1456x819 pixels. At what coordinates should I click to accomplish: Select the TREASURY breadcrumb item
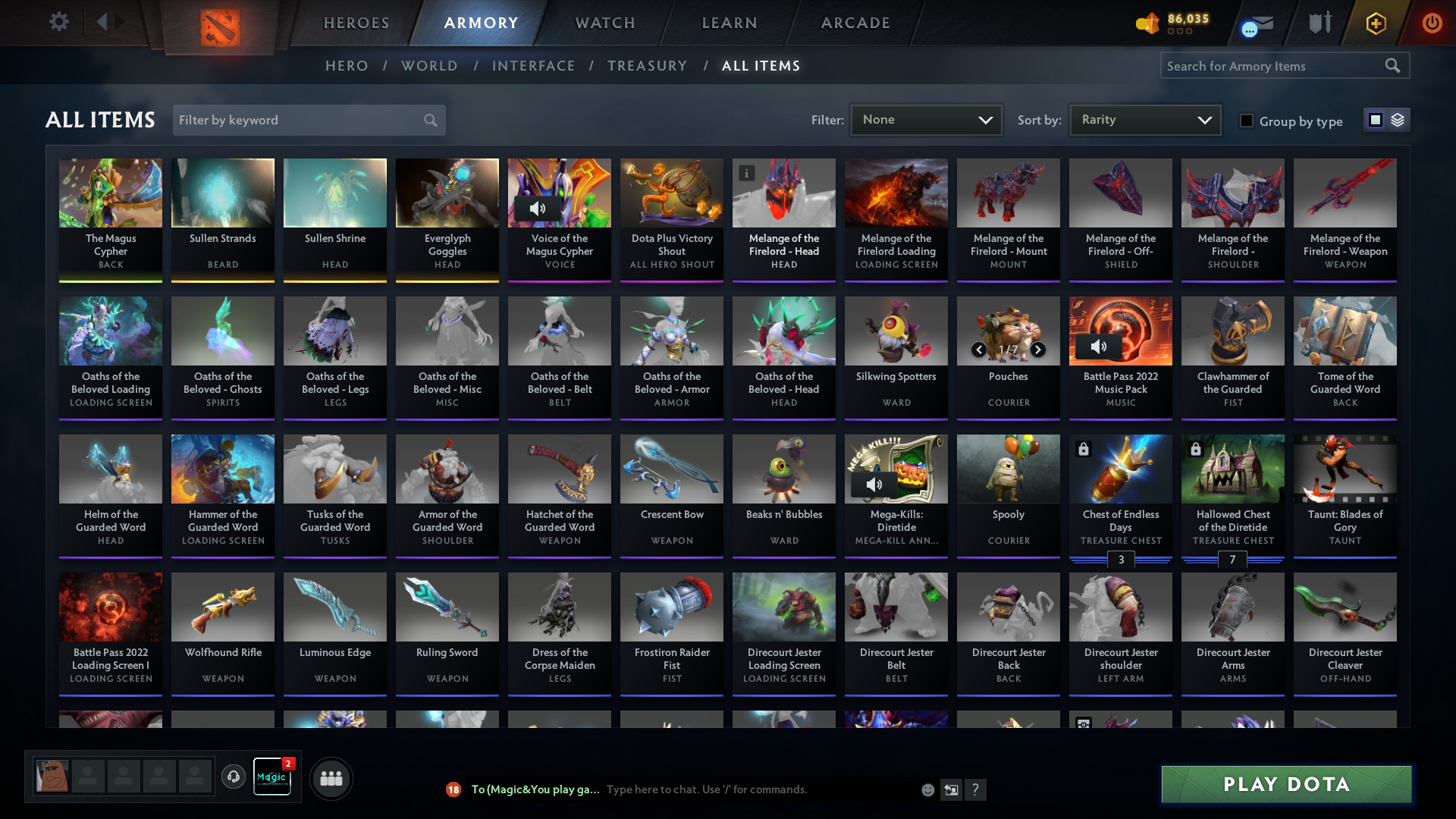click(x=647, y=66)
